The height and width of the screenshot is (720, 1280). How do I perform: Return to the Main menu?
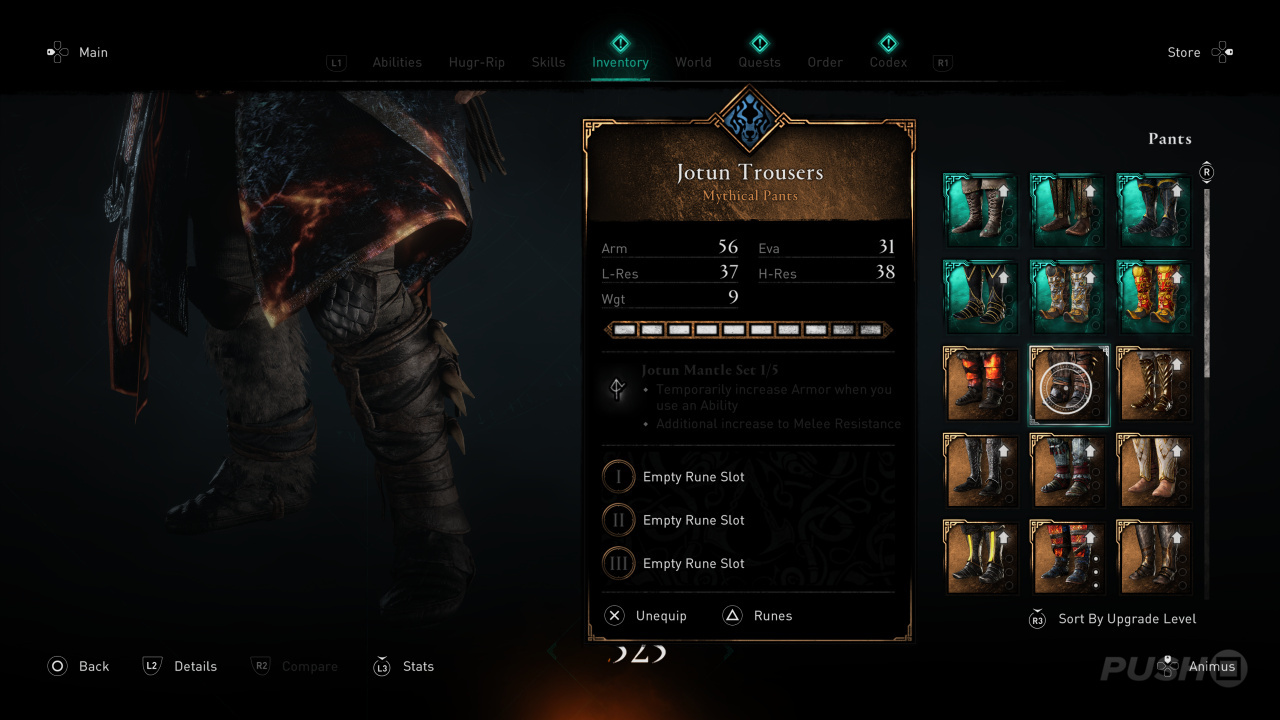click(x=93, y=52)
